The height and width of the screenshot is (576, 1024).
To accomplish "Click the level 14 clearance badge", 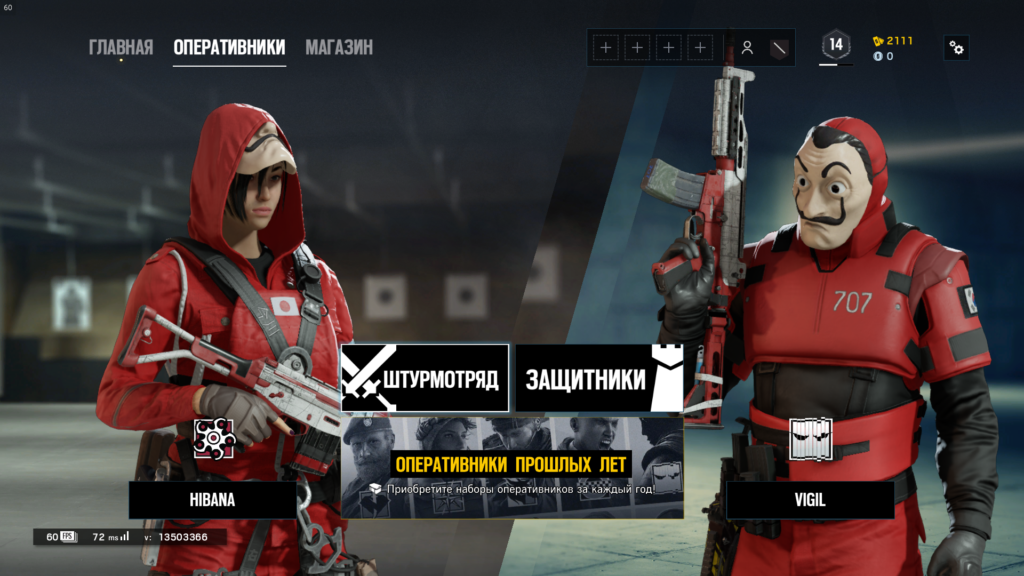I will [x=836, y=45].
